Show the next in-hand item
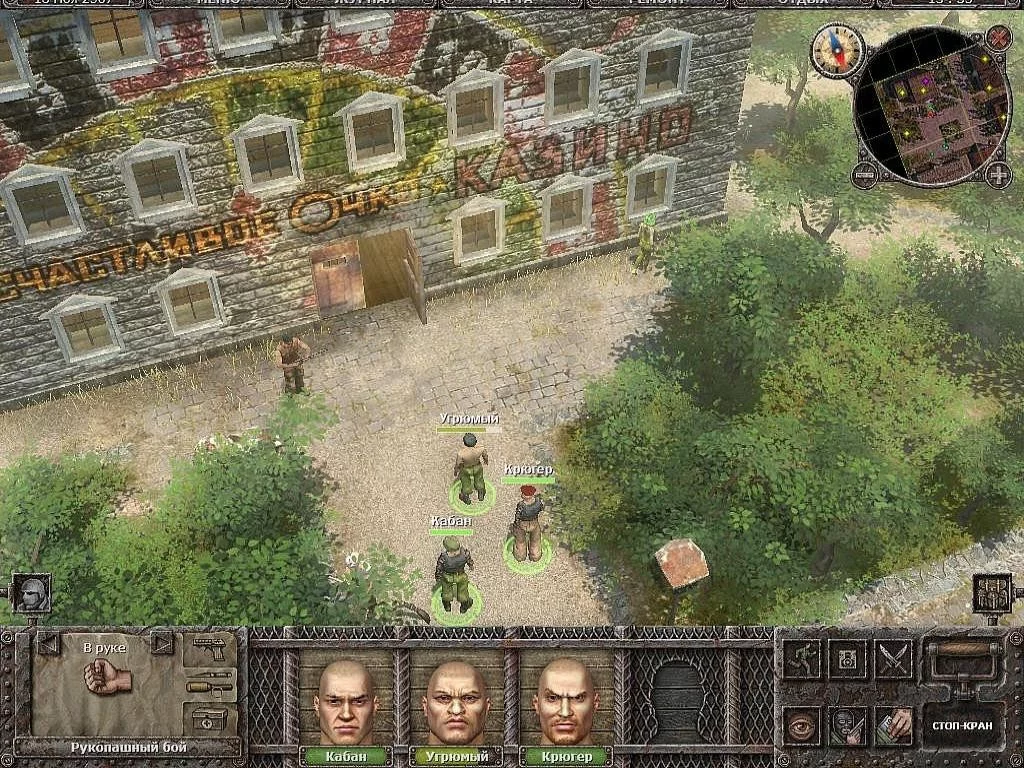The width and height of the screenshot is (1024, 768). point(161,643)
